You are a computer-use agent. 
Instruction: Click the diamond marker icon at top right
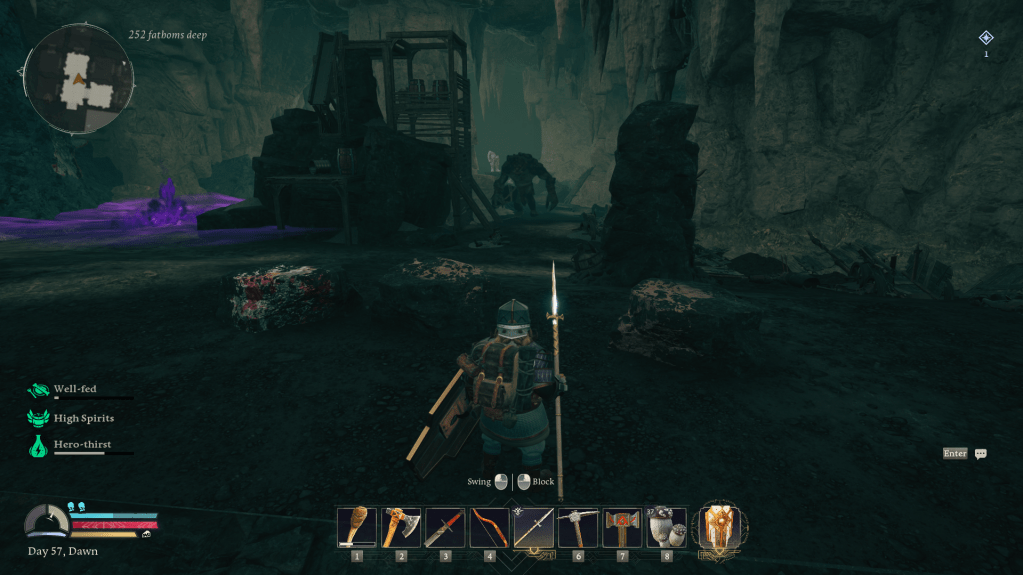tap(986, 38)
